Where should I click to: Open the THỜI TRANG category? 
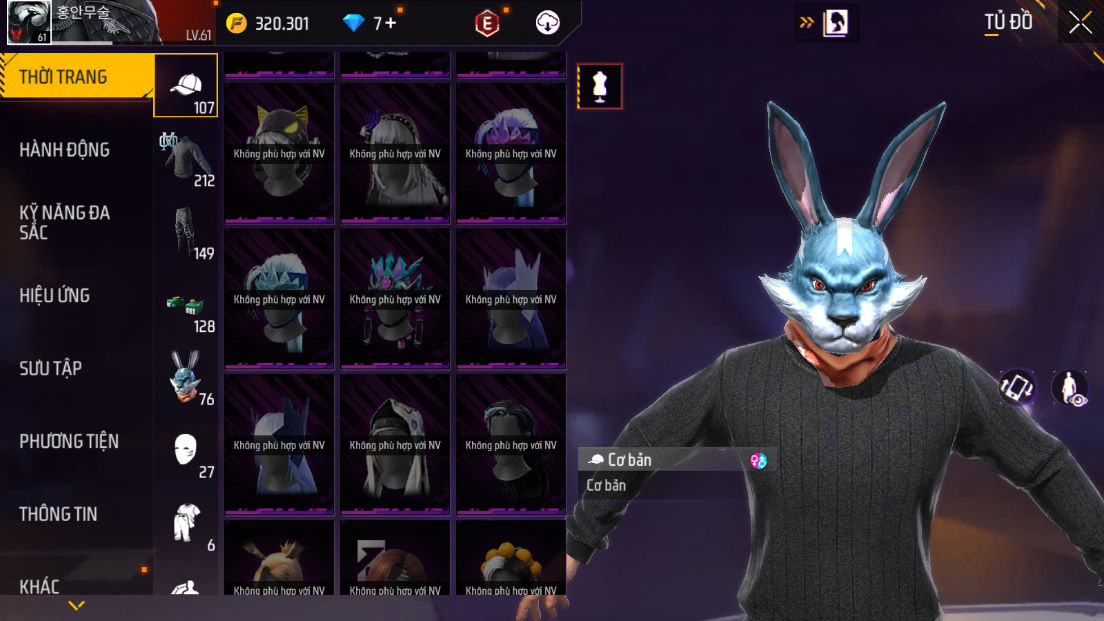64,77
